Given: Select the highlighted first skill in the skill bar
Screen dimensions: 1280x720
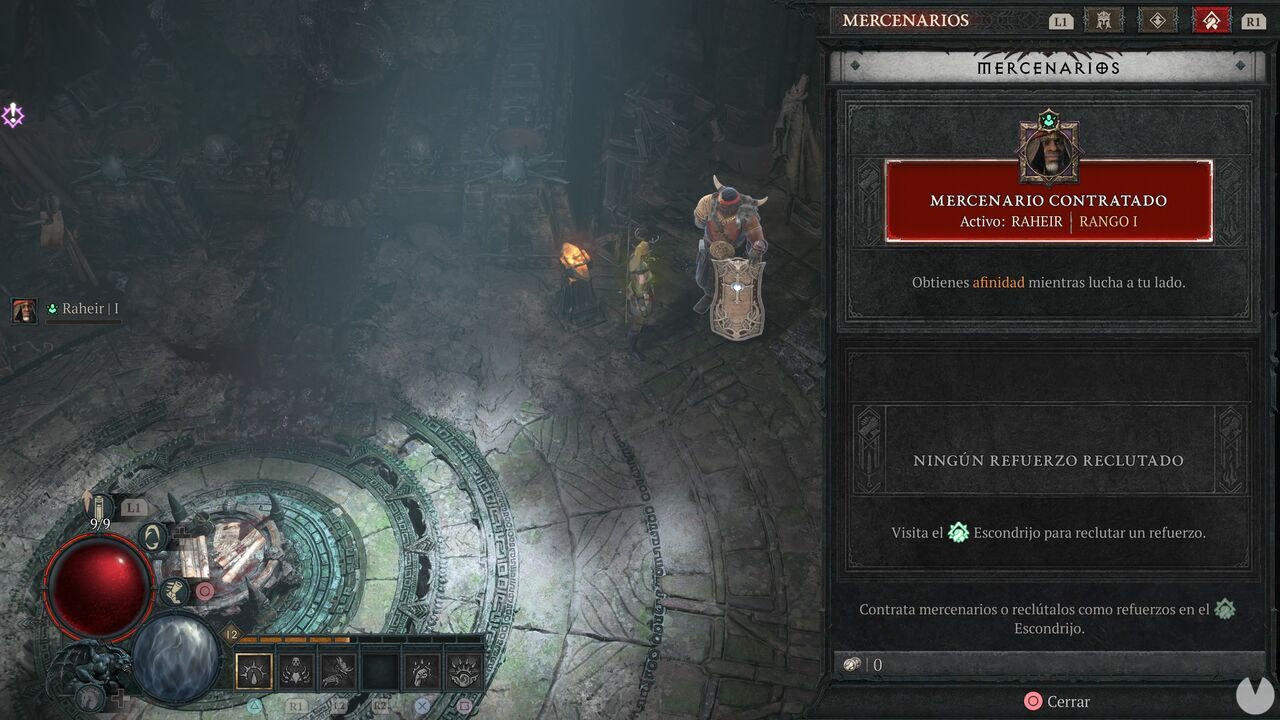Looking at the screenshot, I should click(252, 671).
